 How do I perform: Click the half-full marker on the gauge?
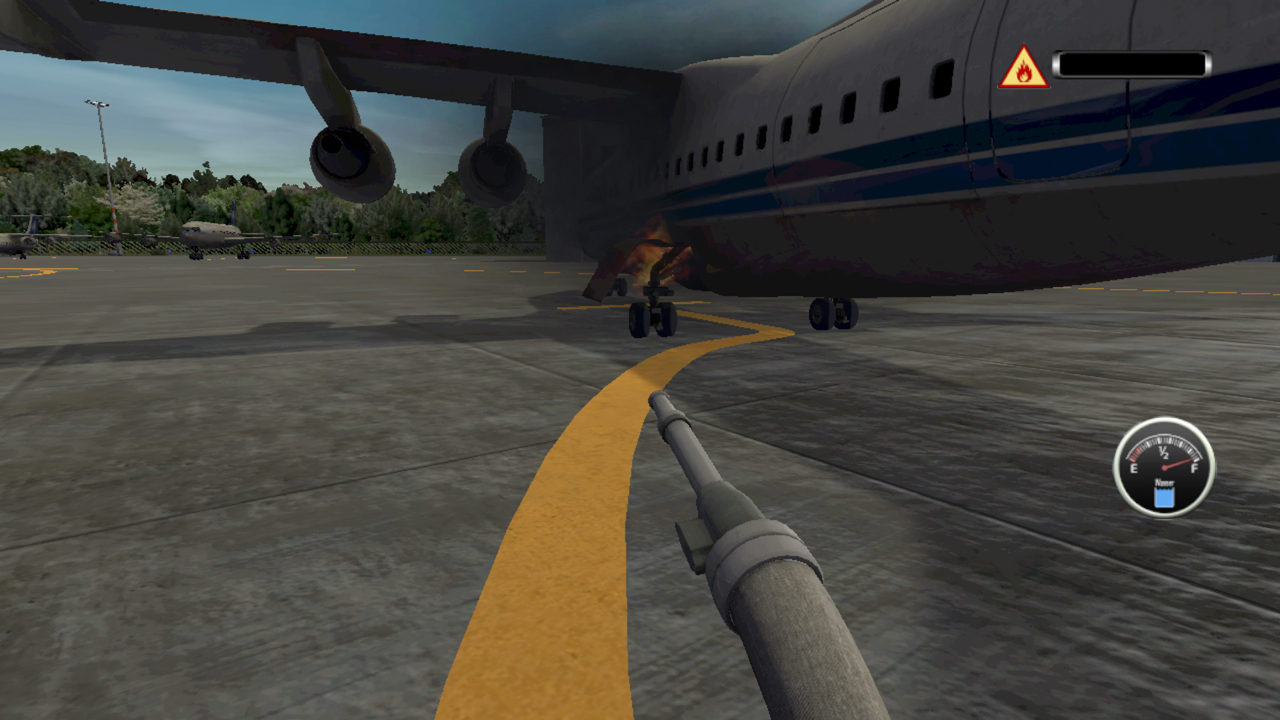point(1163,452)
